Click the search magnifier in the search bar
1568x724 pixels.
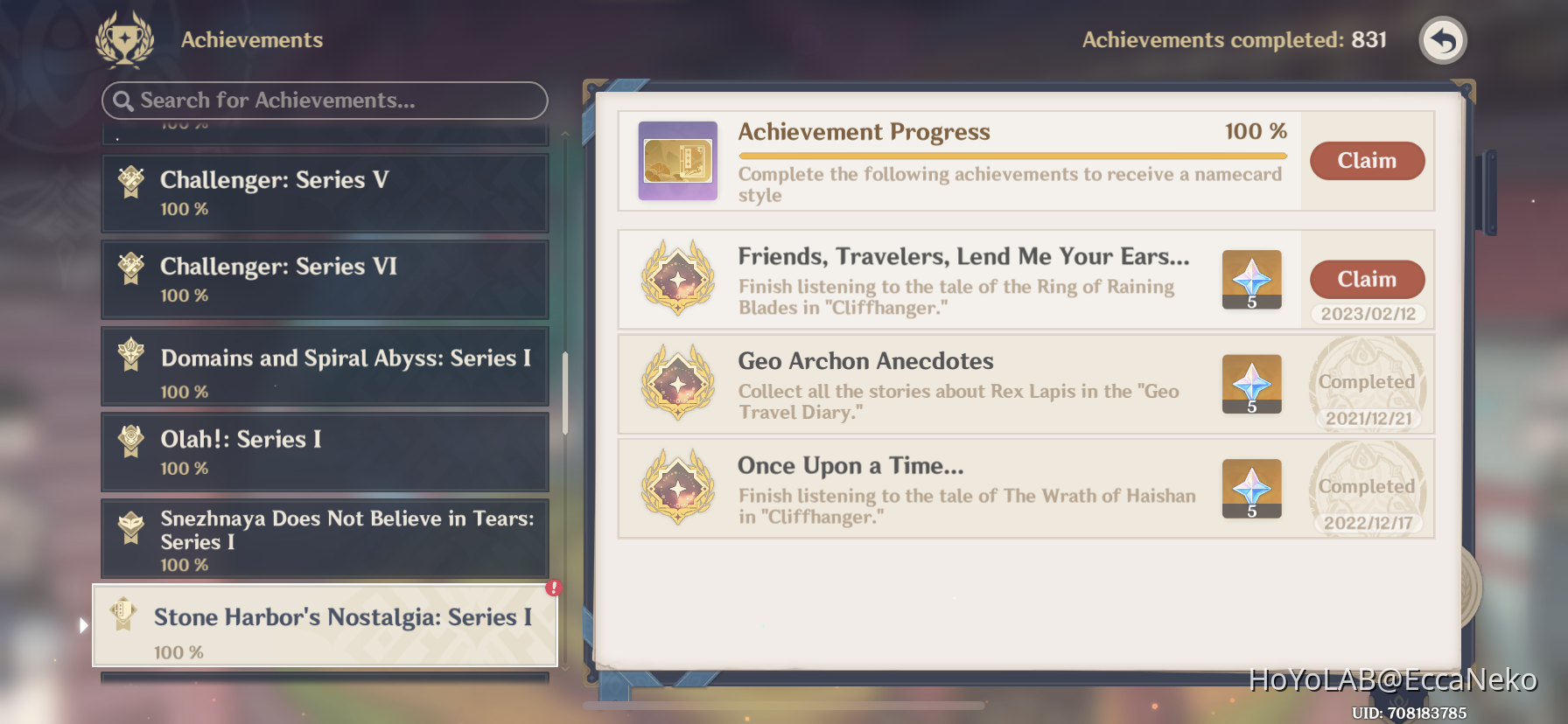point(123,101)
